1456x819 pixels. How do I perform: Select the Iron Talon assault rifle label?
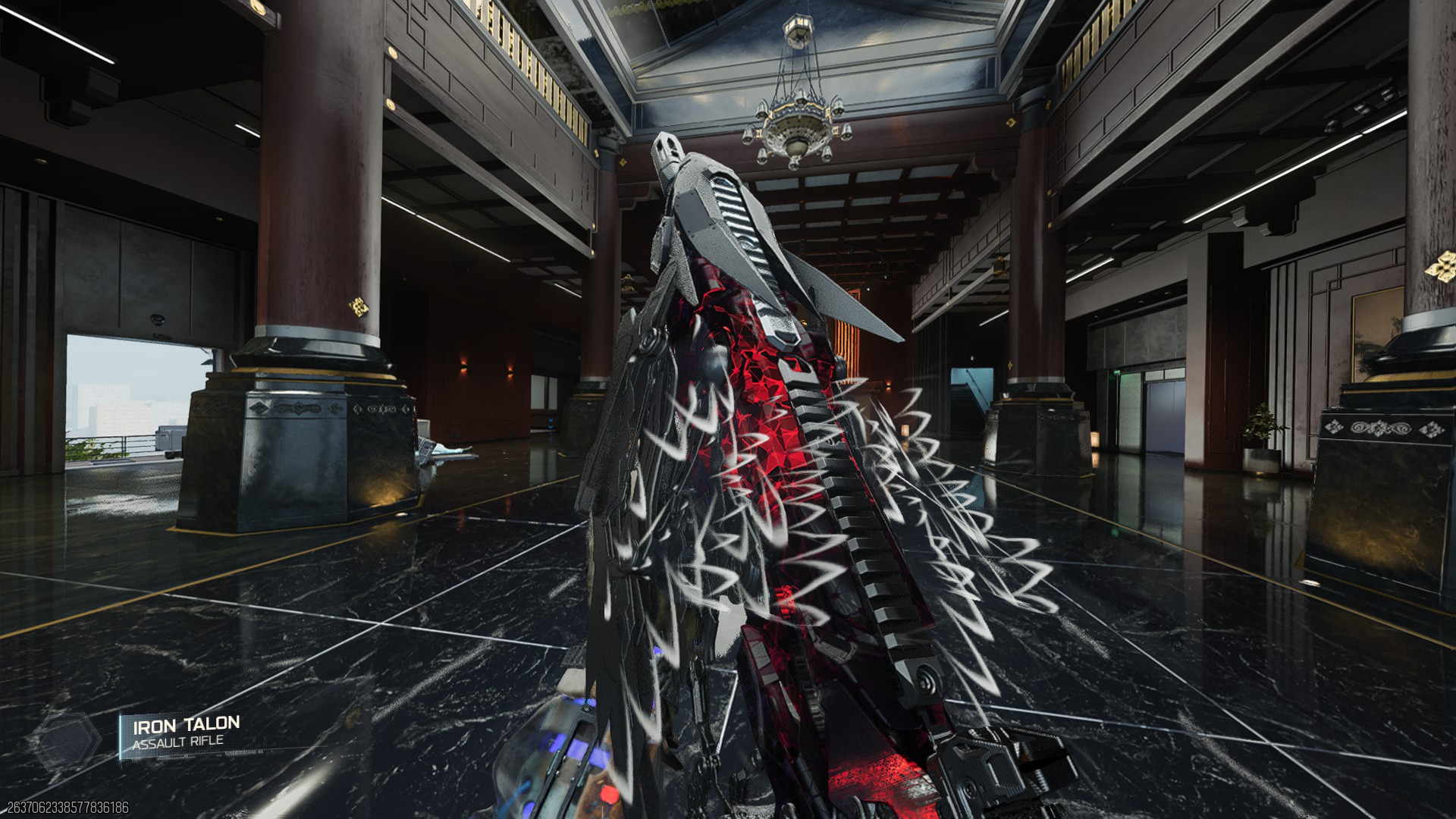(x=185, y=733)
